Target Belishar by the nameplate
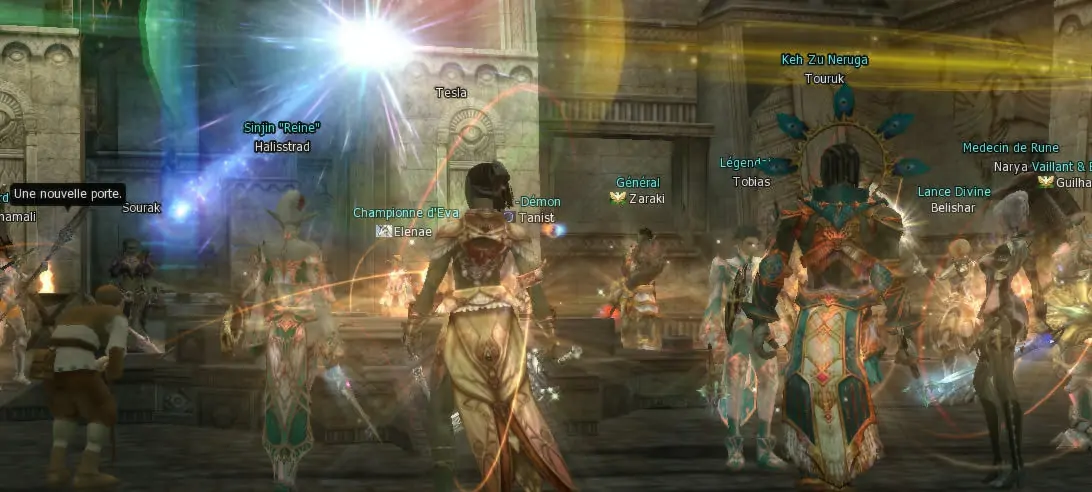 click(953, 208)
